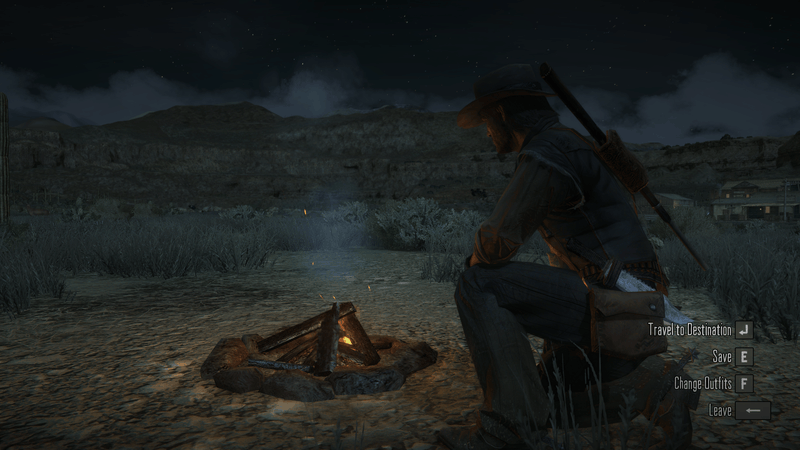Viewport: 800px width, 450px height.
Task: Select the Save campsite option
Action: pos(722,356)
